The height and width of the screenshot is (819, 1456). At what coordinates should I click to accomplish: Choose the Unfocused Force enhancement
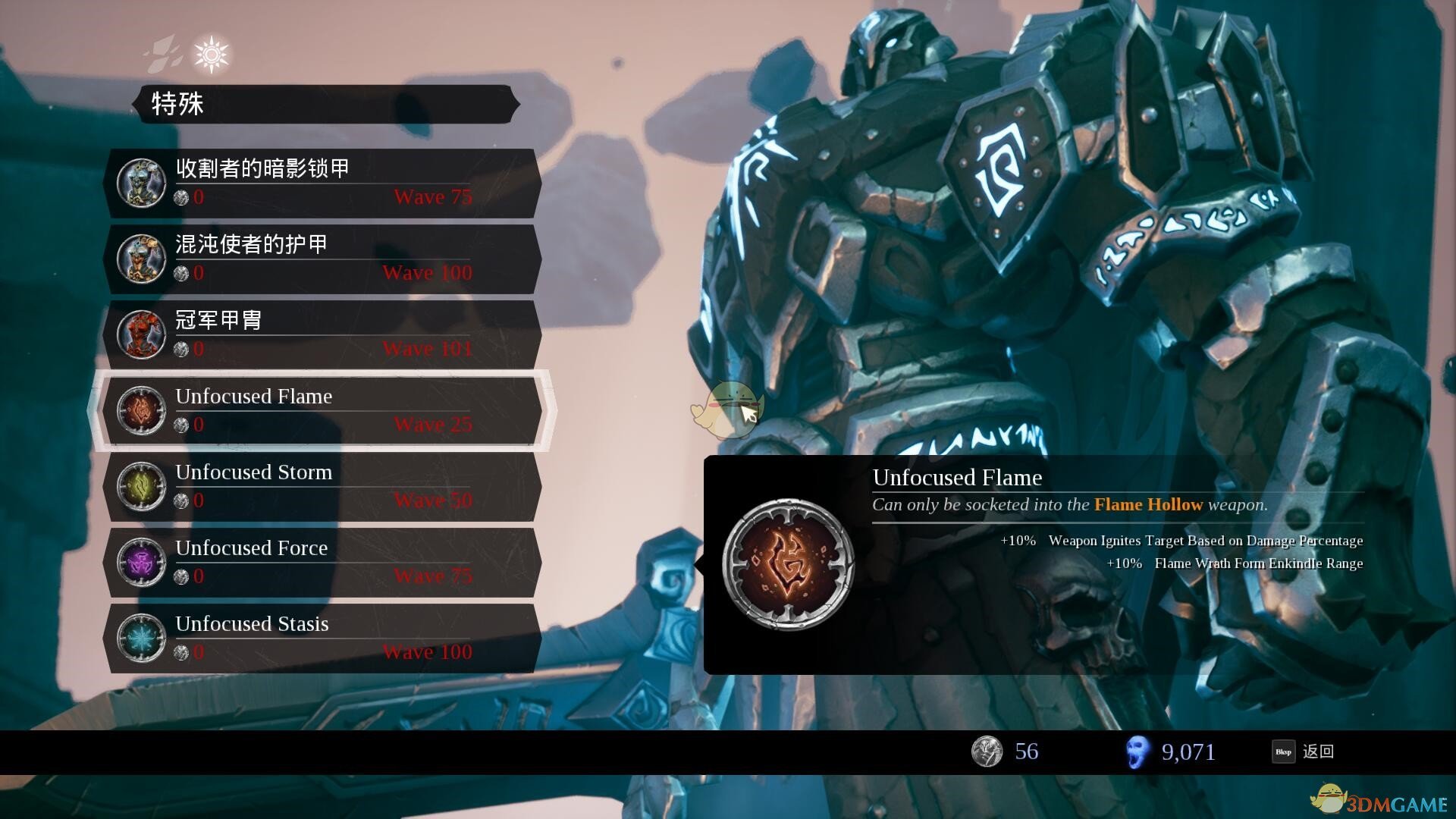pyautogui.click(x=322, y=562)
